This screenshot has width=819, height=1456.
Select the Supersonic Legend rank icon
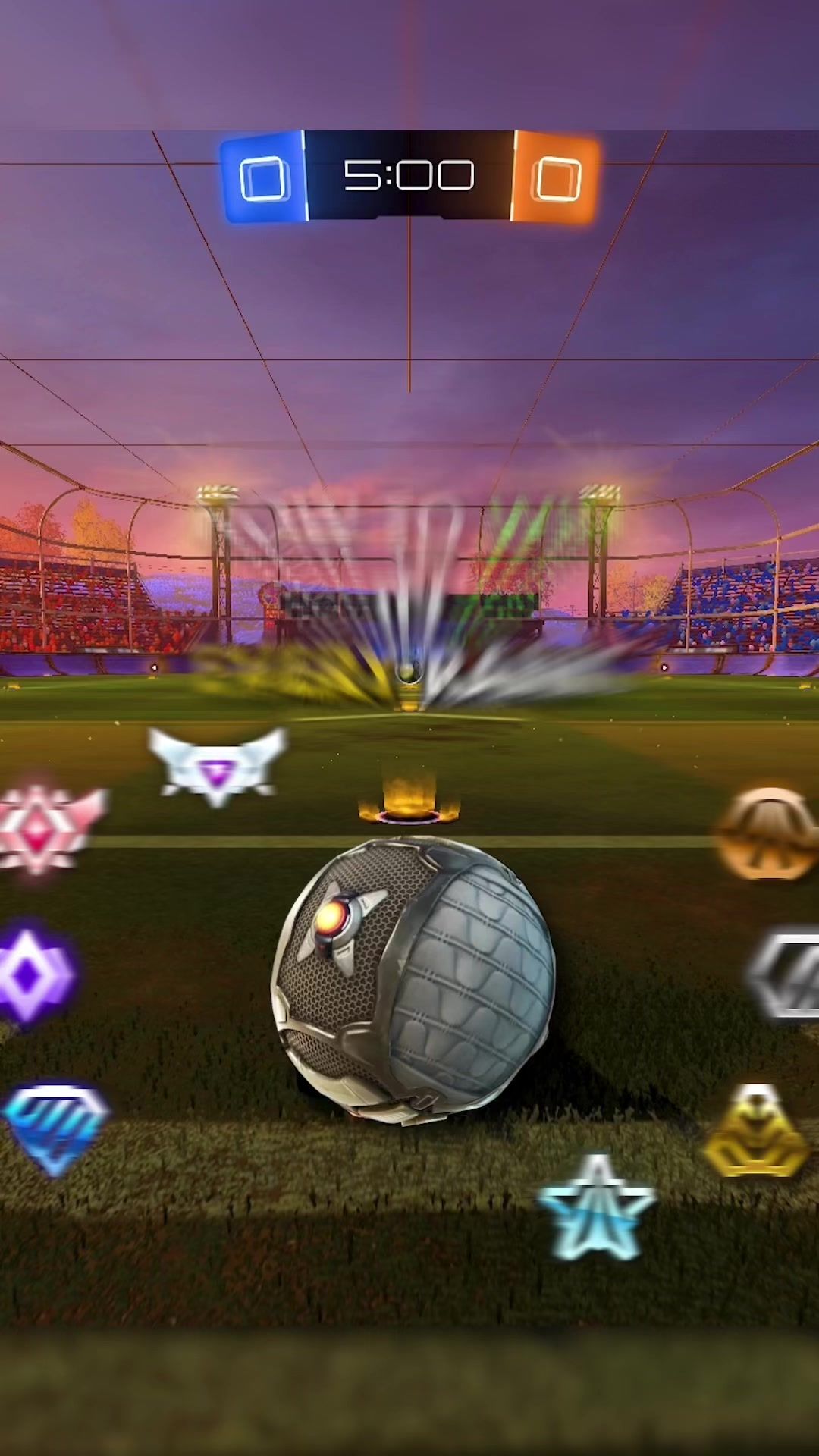218,766
